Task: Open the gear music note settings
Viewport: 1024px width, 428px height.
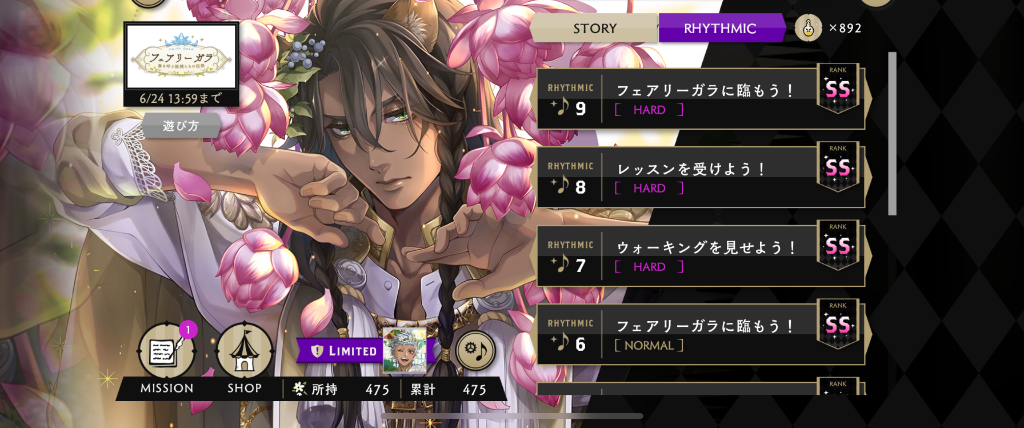Action: (477, 349)
